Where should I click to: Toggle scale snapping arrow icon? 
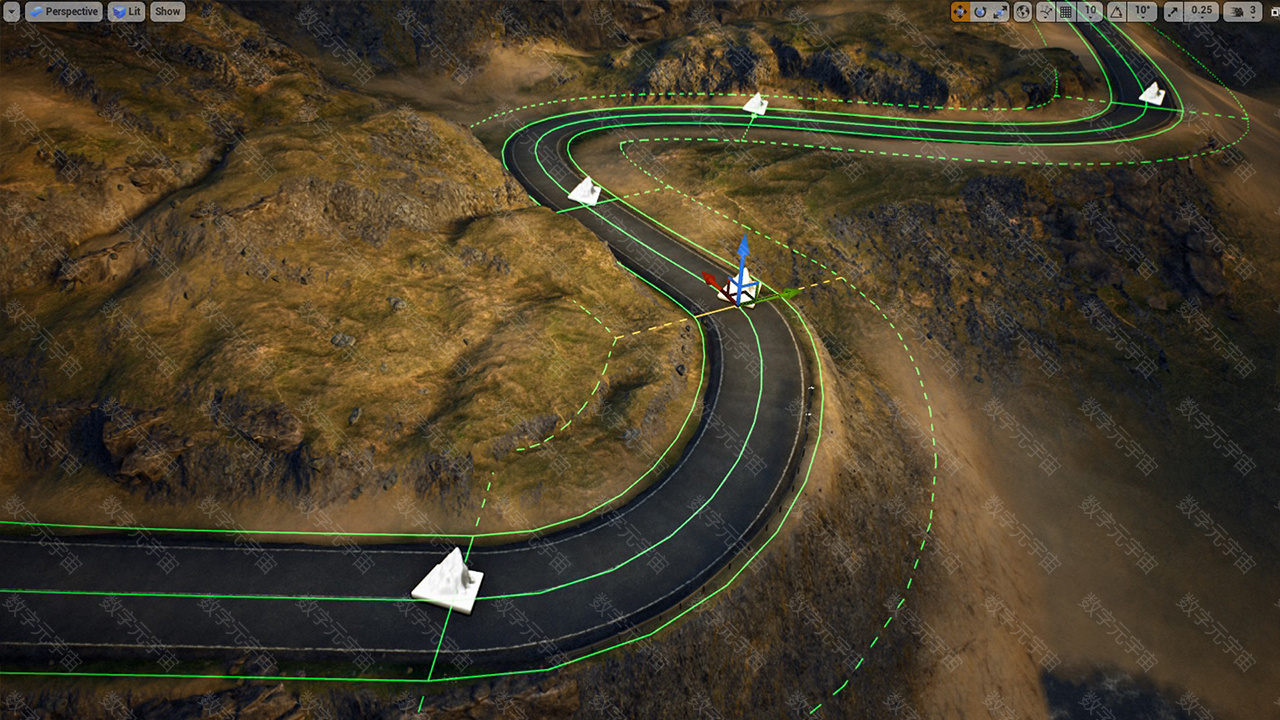pyautogui.click(x=1174, y=12)
